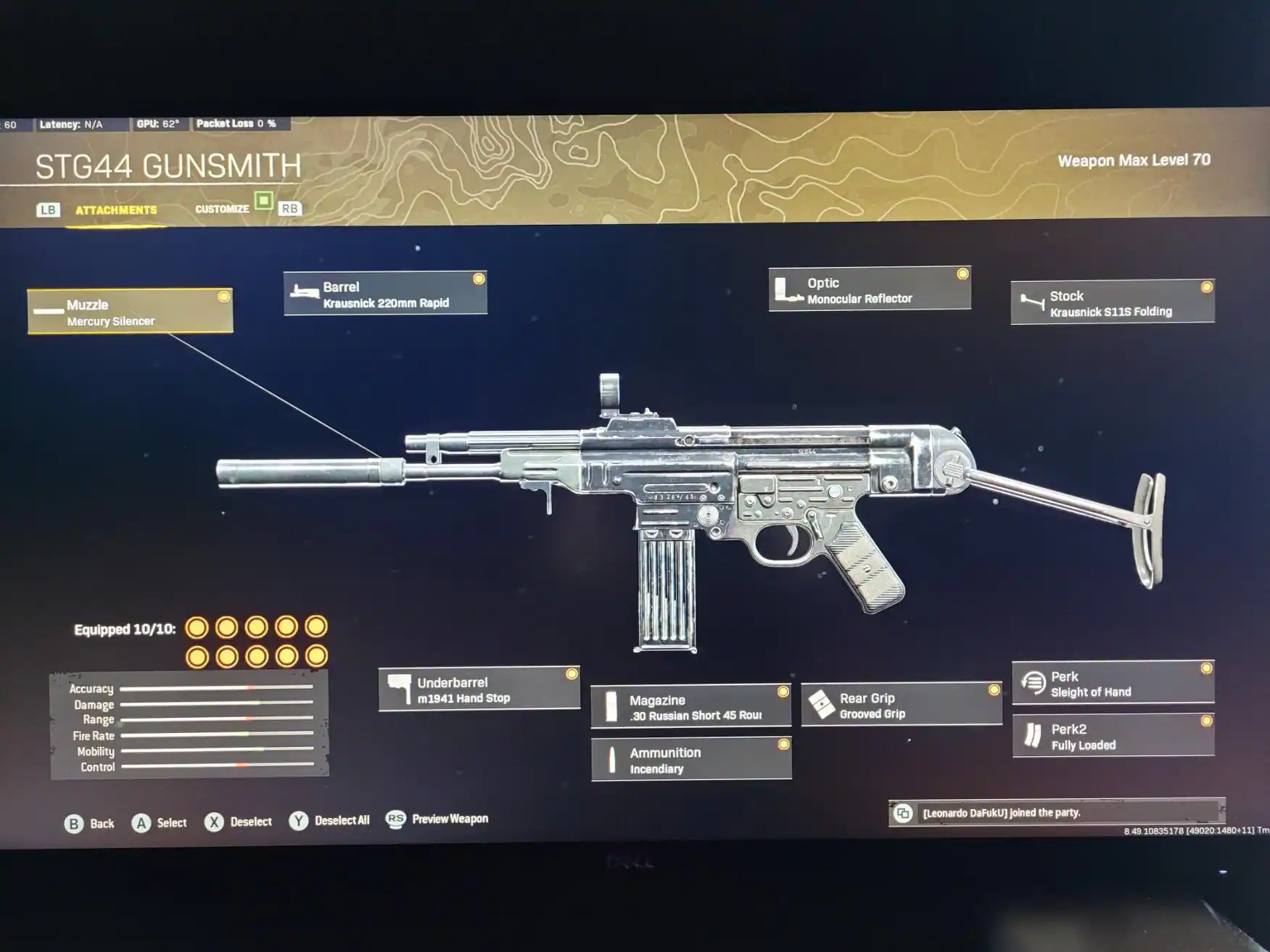Viewport: 1270px width, 952px height.
Task: Select the Rear Grip Grooved Grip slot
Action: pyautogui.click(x=901, y=705)
